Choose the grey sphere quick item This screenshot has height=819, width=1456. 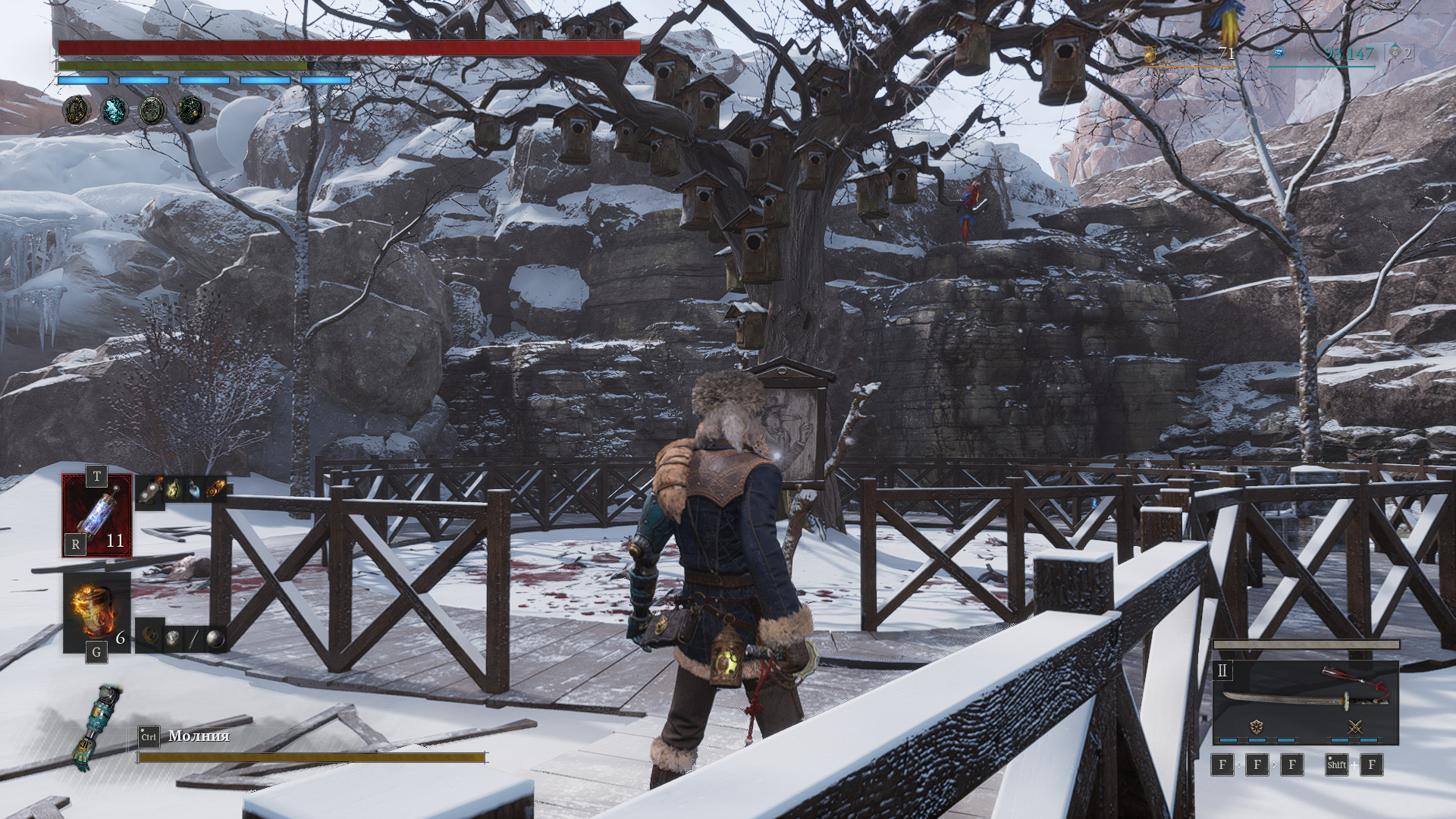pyautogui.click(x=215, y=639)
